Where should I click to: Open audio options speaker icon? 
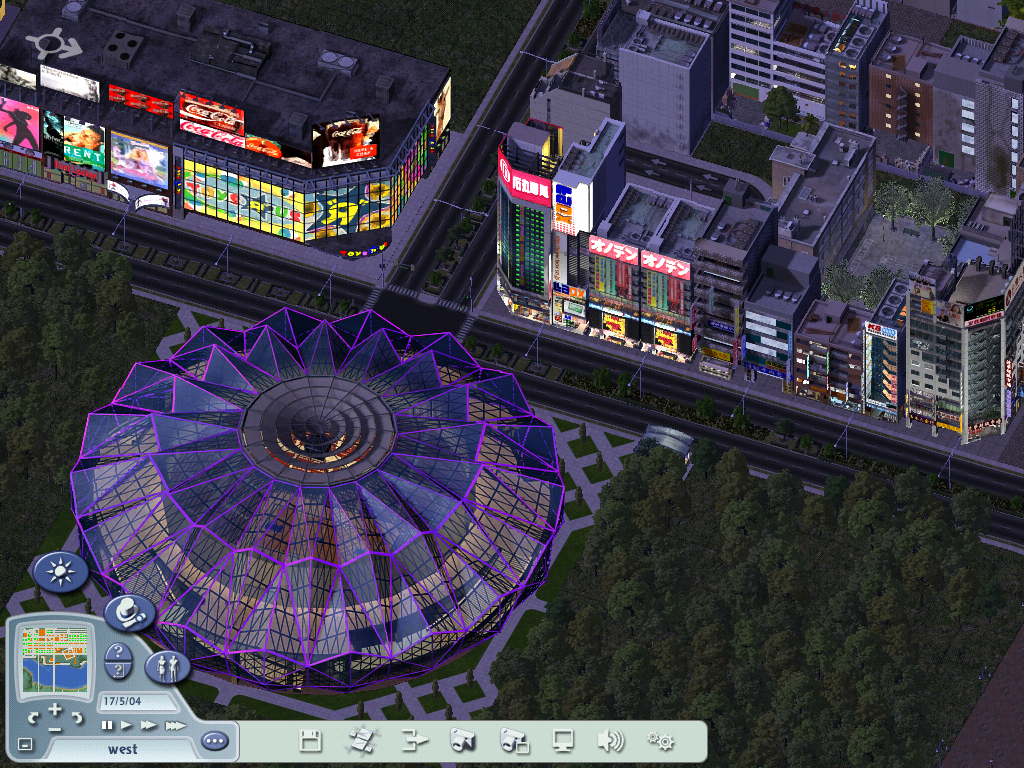[x=610, y=741]
